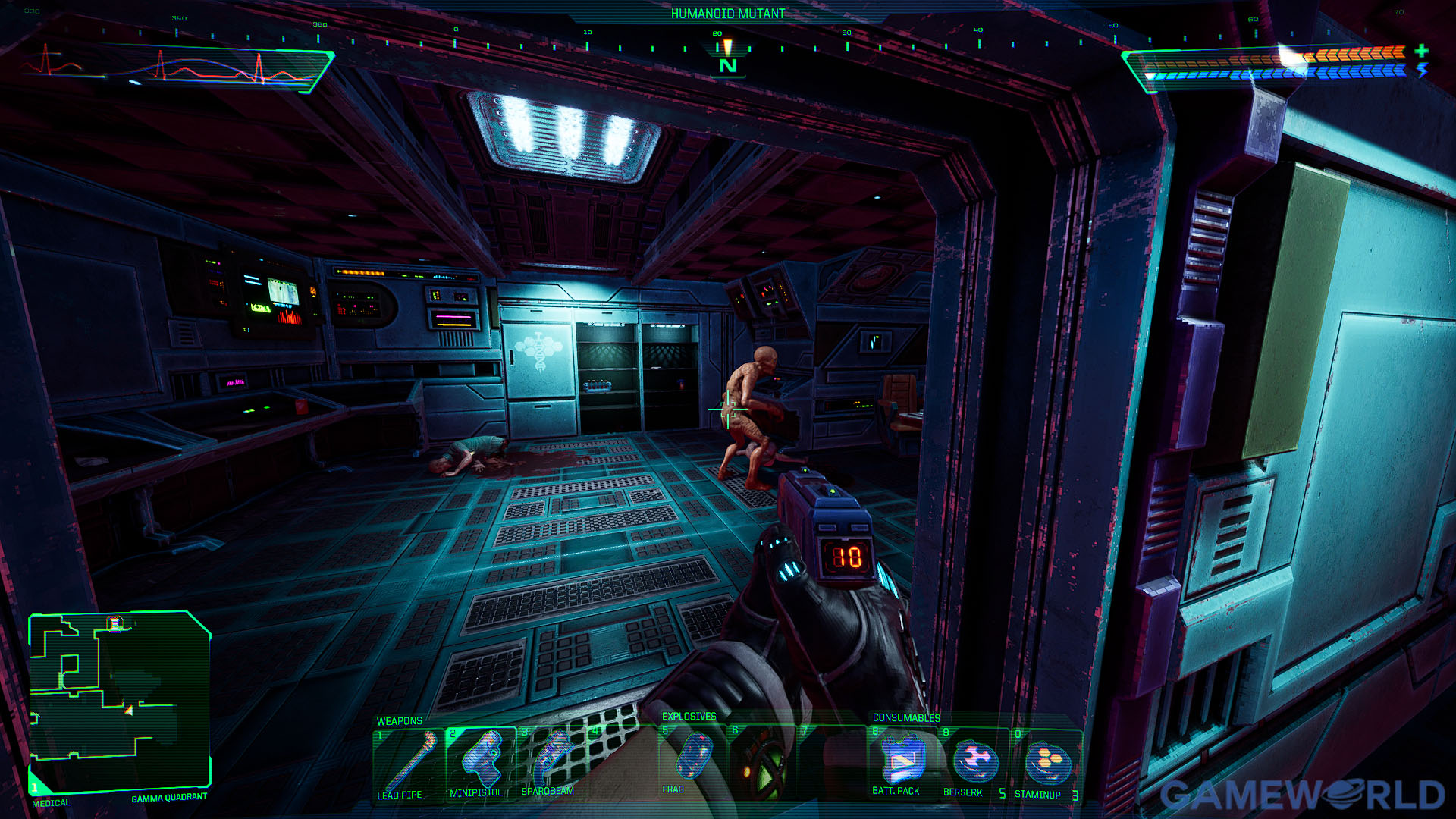Apply the Staminup patch

click(1046, 763)
